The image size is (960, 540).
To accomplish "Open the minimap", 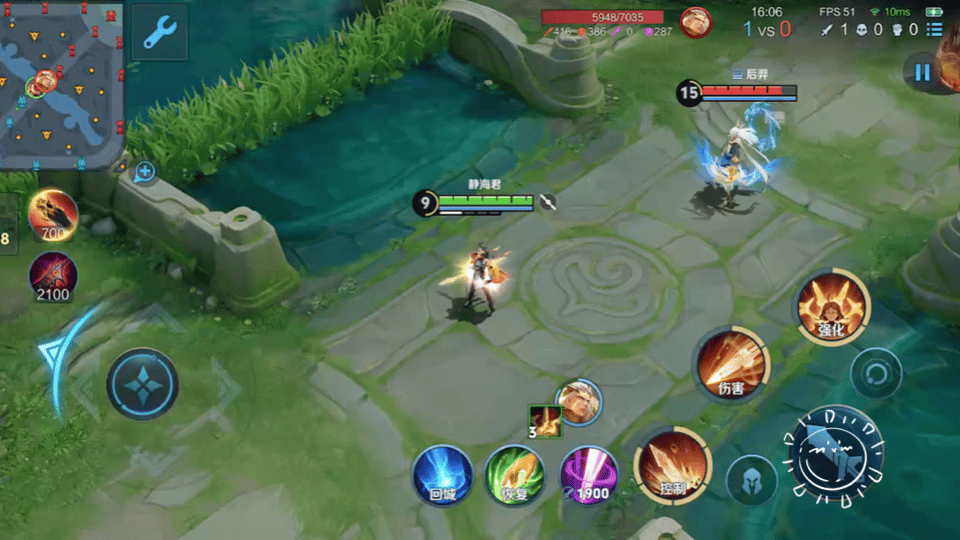I will point(60,84).
